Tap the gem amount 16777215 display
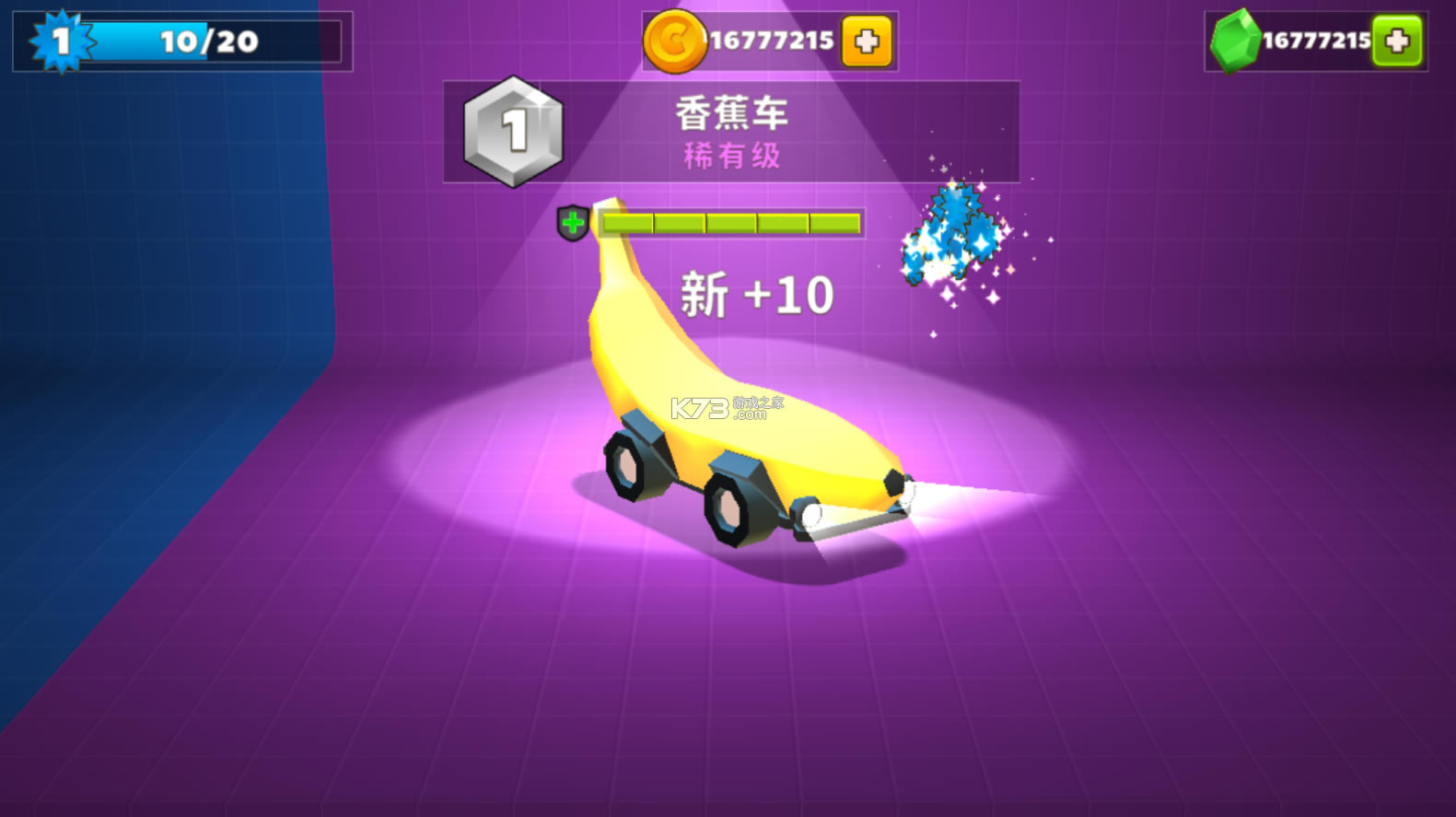This screenshot has width=1456, height=817. 1319,40
